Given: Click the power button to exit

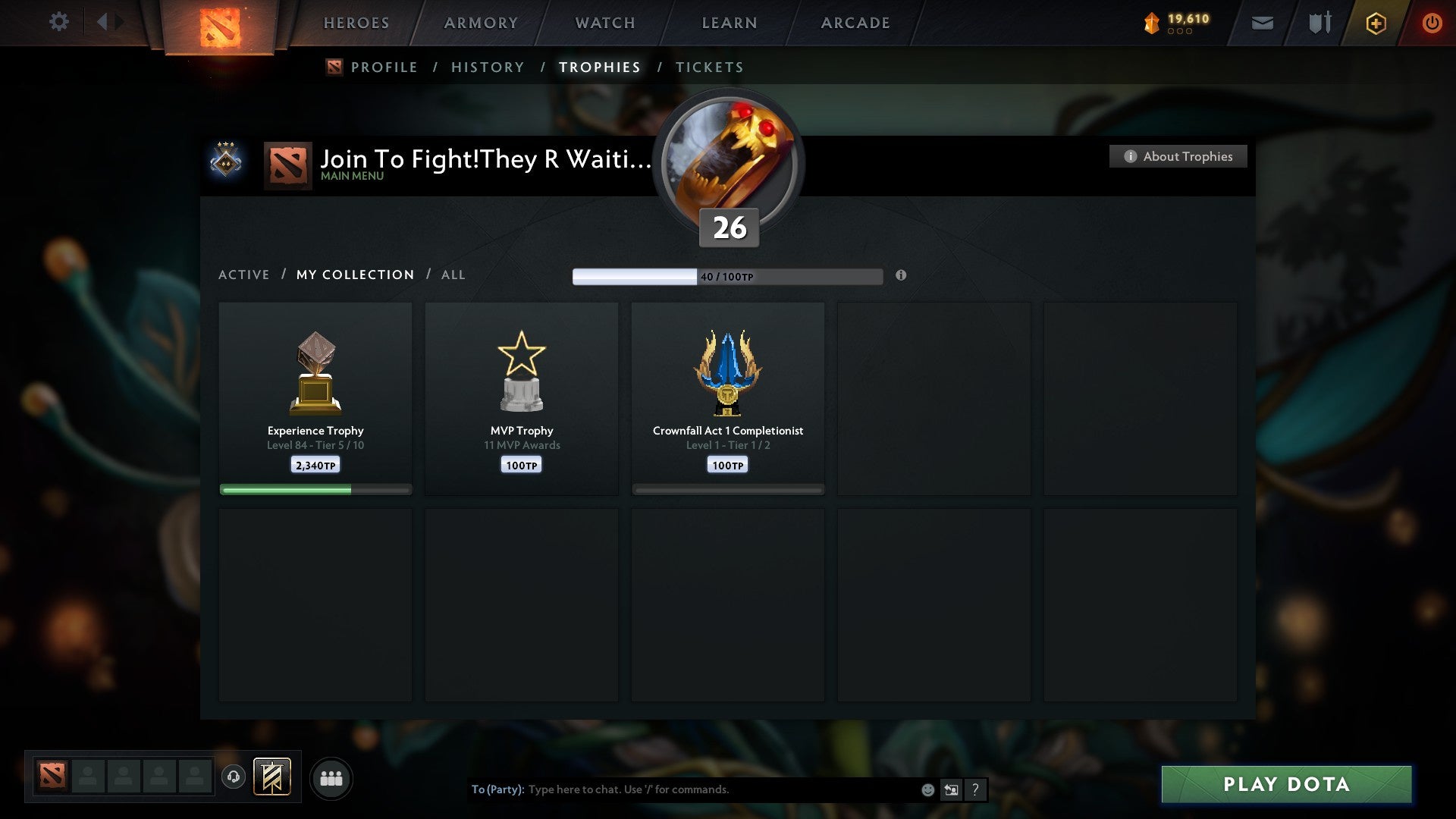Looking at the screenshot, I should 1432,23.
